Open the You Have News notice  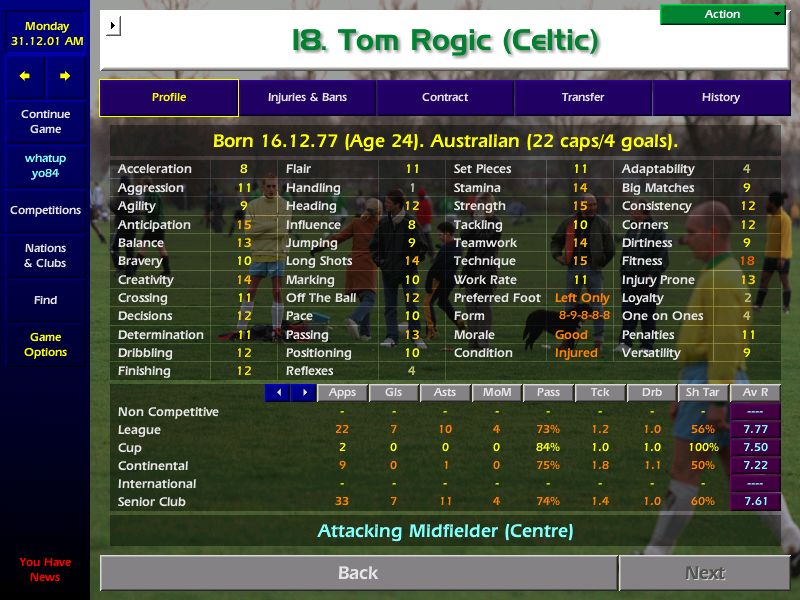tap(45, 569)
